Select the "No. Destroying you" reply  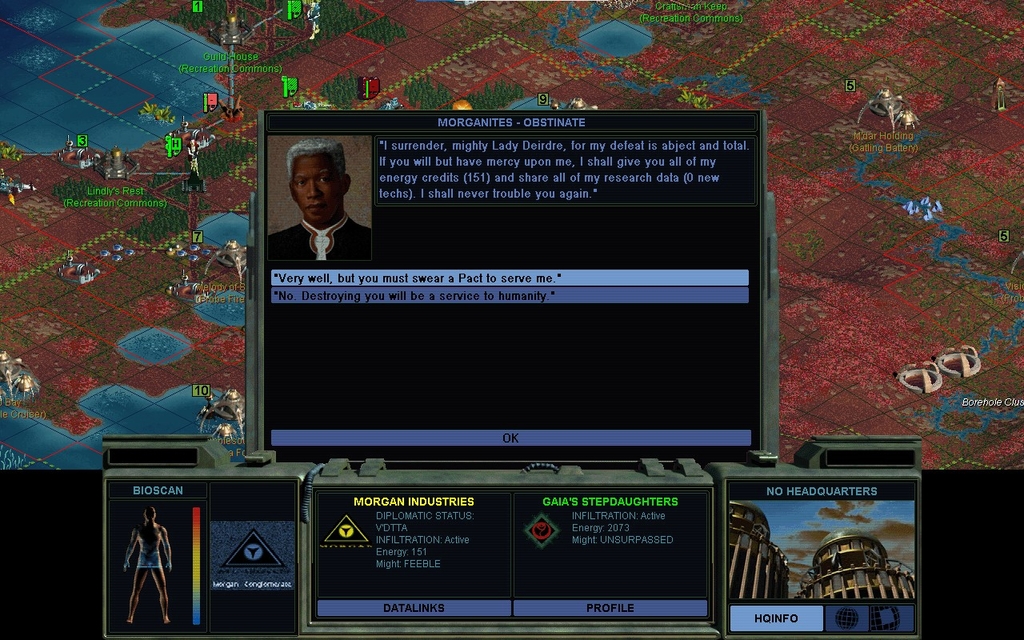click(x=509, y=296)
